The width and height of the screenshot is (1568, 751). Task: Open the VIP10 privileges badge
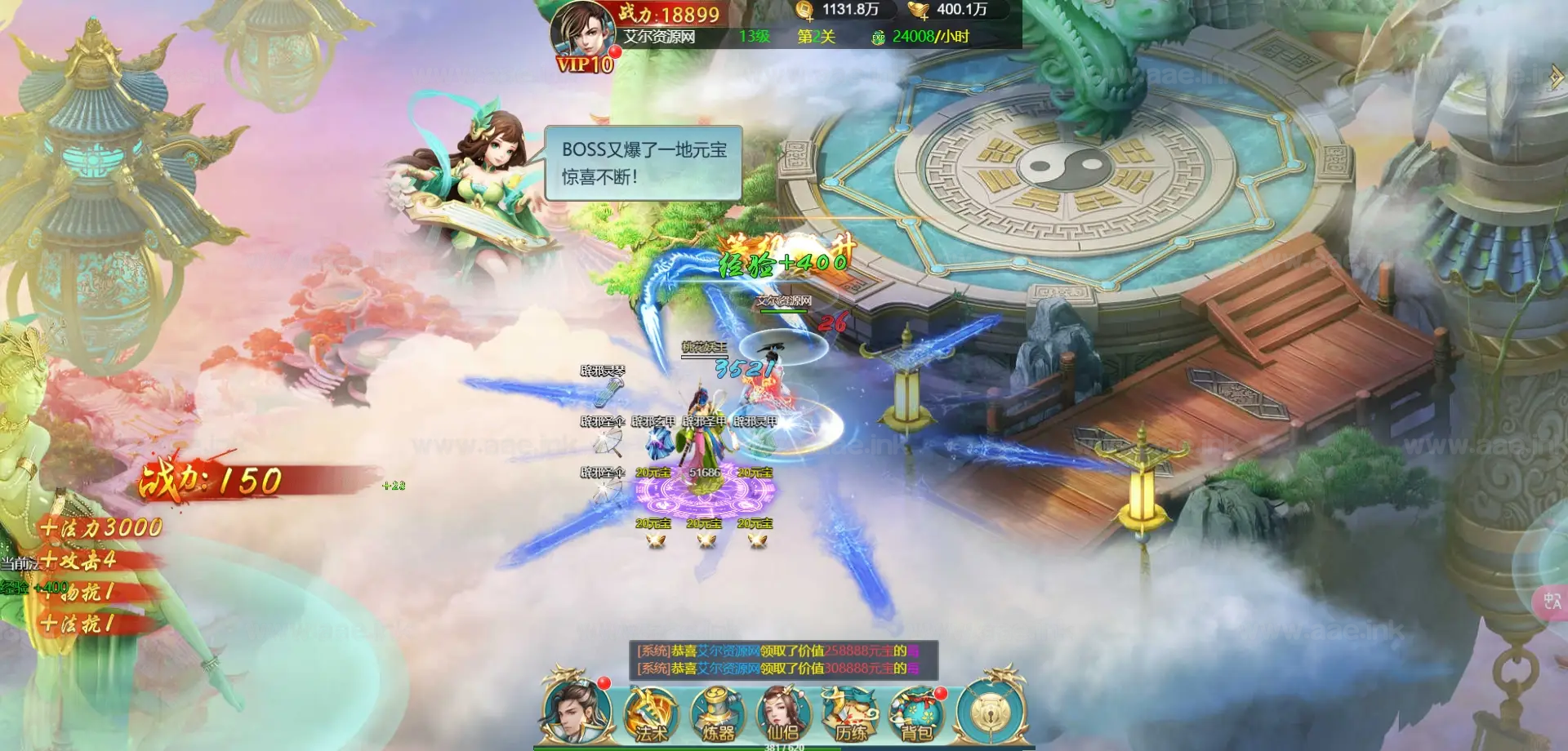pyautogui.click(x=585, y=64)
